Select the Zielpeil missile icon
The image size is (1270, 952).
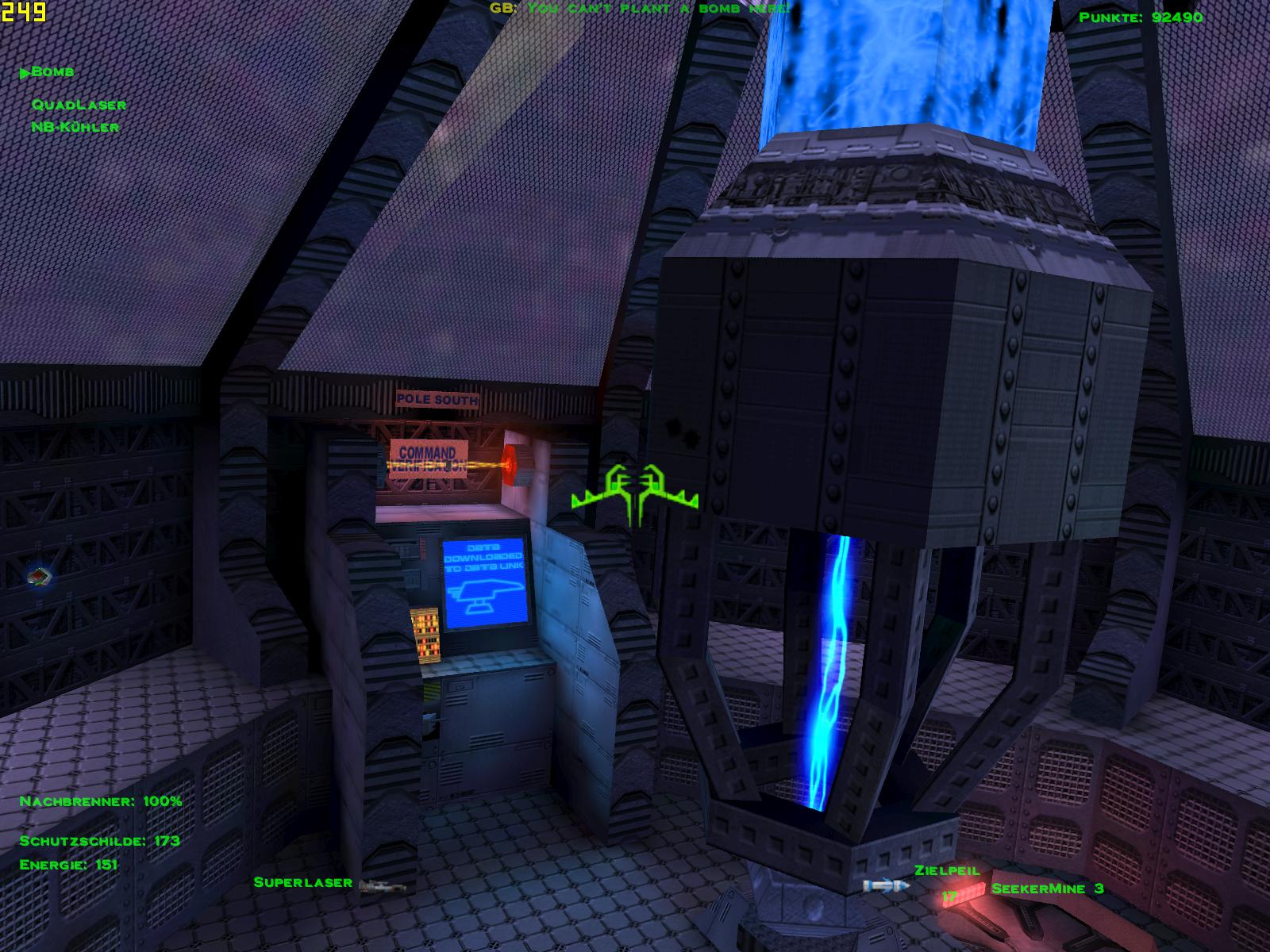(886, 885)
